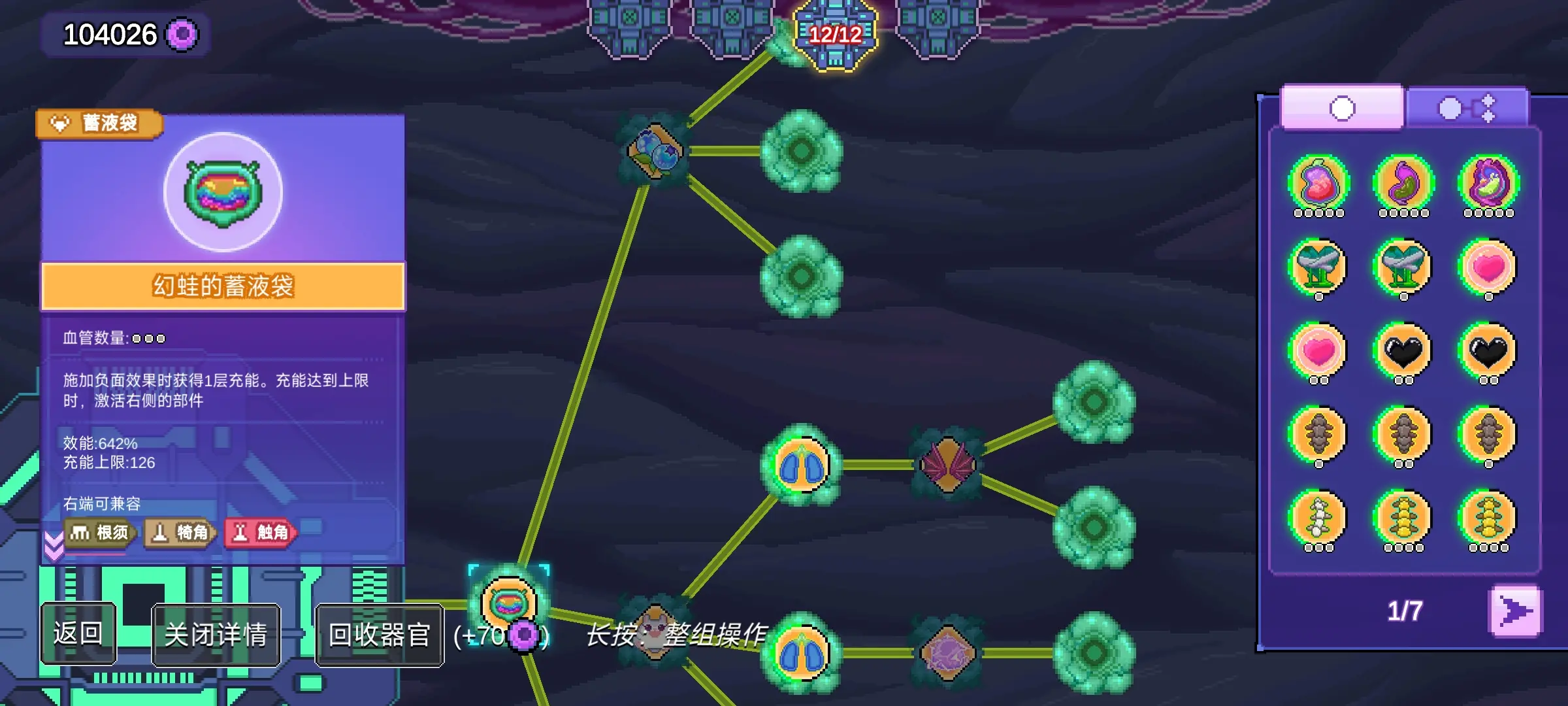
Task: Toggle the 根须 compatibility tag
Action: [x=99, y=531]
